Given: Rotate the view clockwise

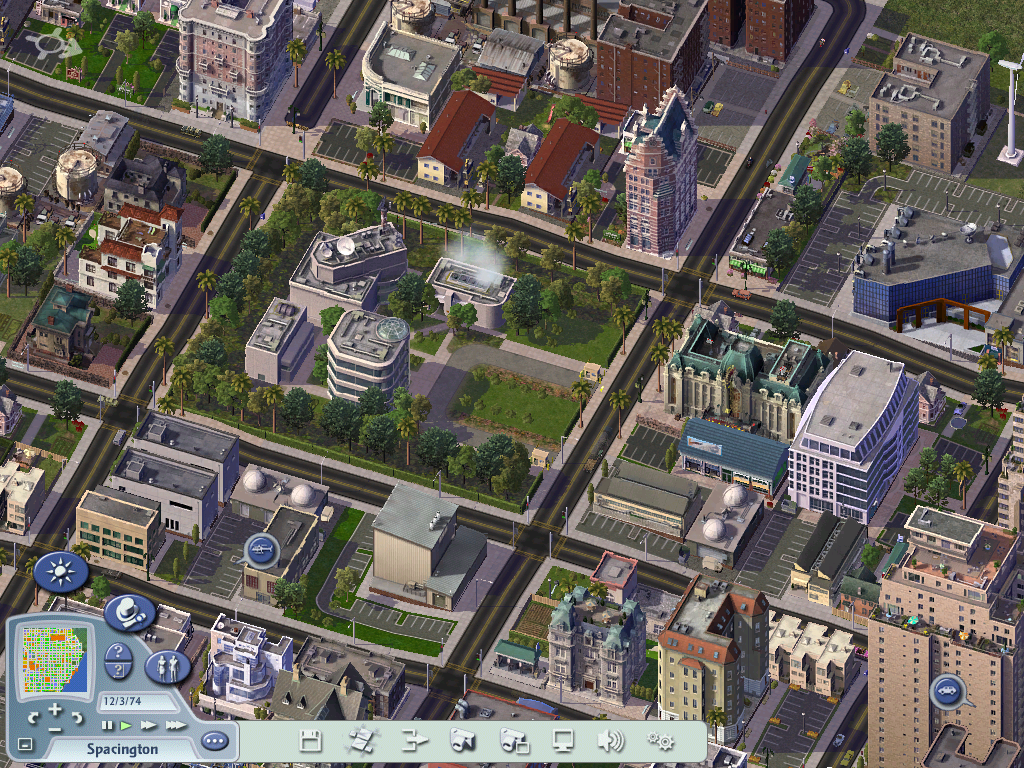Looking at the screenshot, I should tap(78, 718).
